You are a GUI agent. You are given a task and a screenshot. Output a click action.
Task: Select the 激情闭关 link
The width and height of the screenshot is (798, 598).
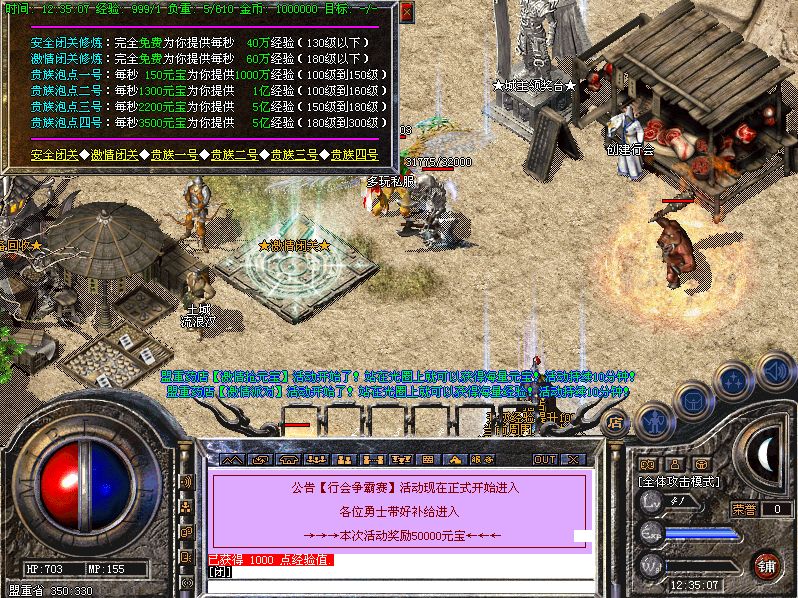tap(116, 155)
